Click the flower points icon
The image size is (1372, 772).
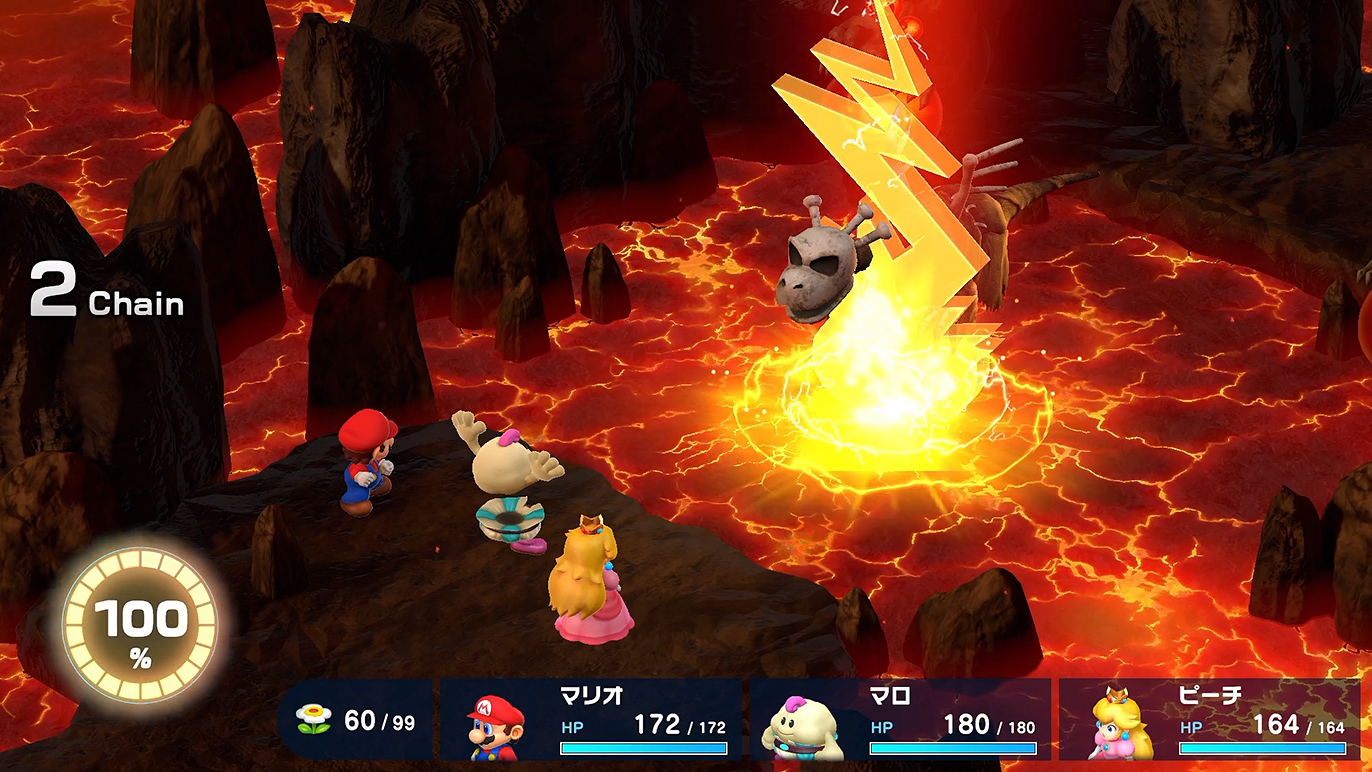314,720
